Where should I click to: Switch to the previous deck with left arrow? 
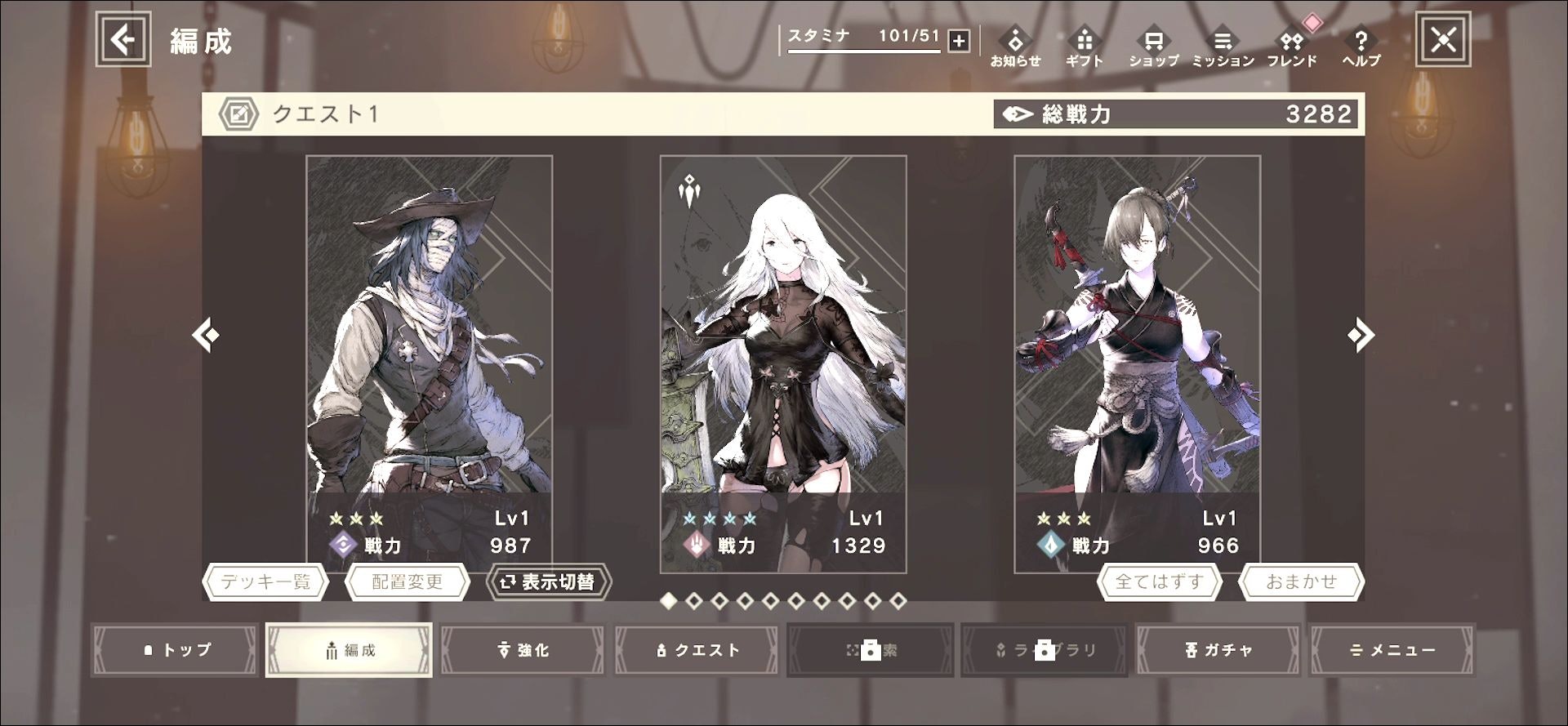[206, 335]
